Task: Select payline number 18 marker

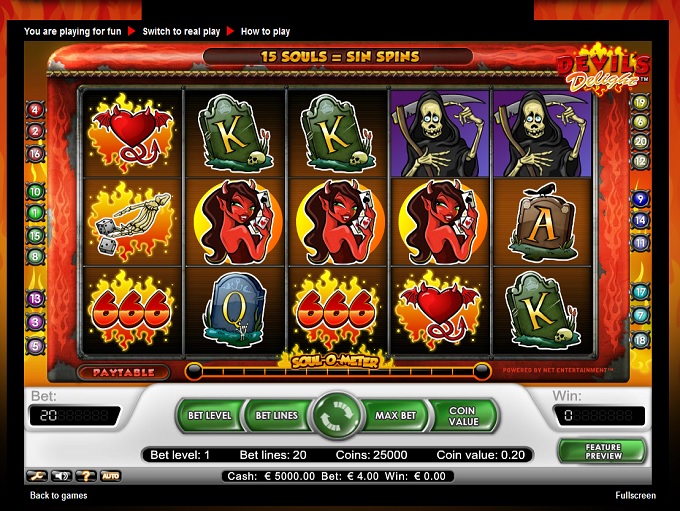Action: tap(641, 340)
